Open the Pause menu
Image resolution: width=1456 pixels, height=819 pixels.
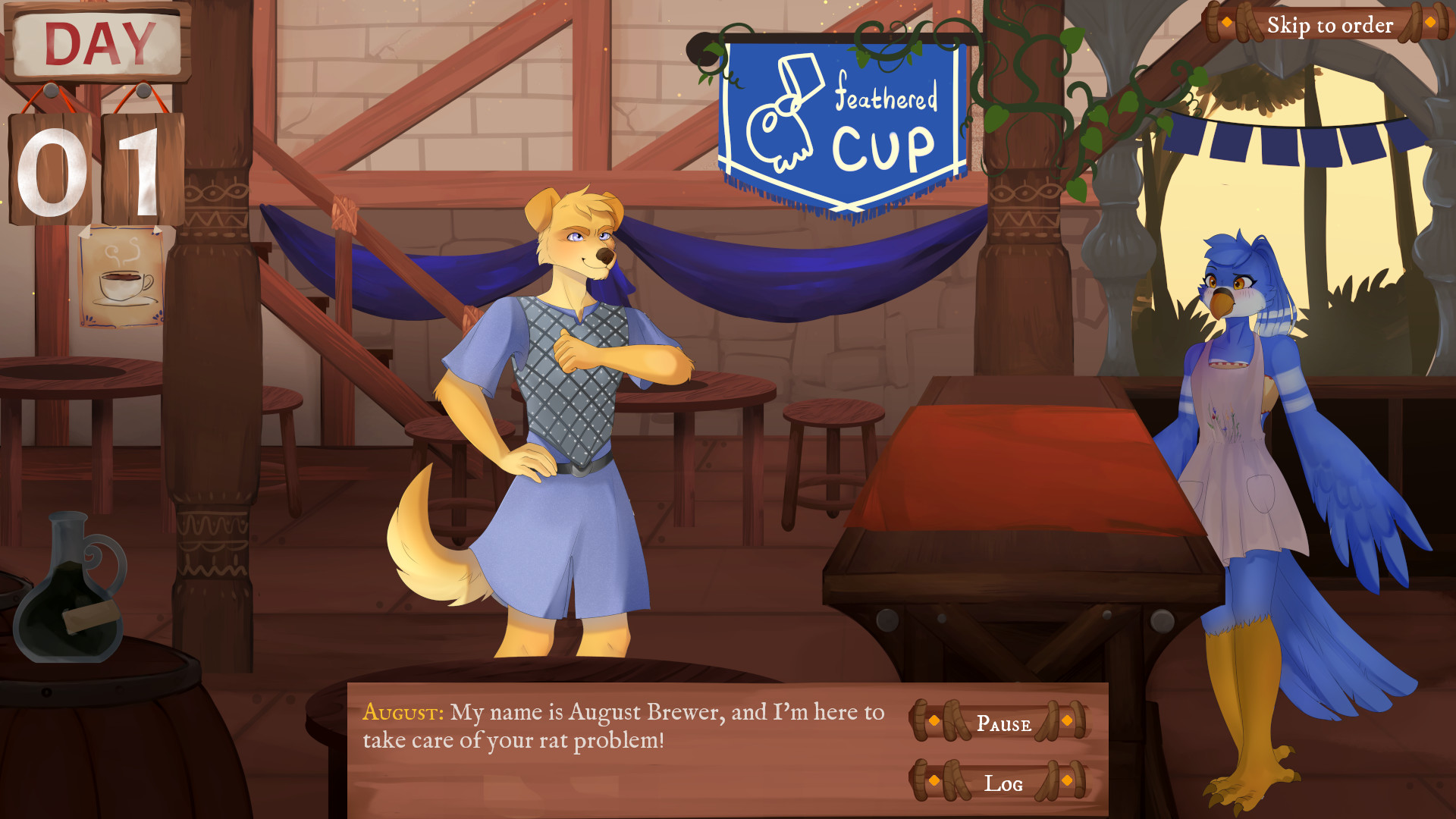click(1005, 724)
